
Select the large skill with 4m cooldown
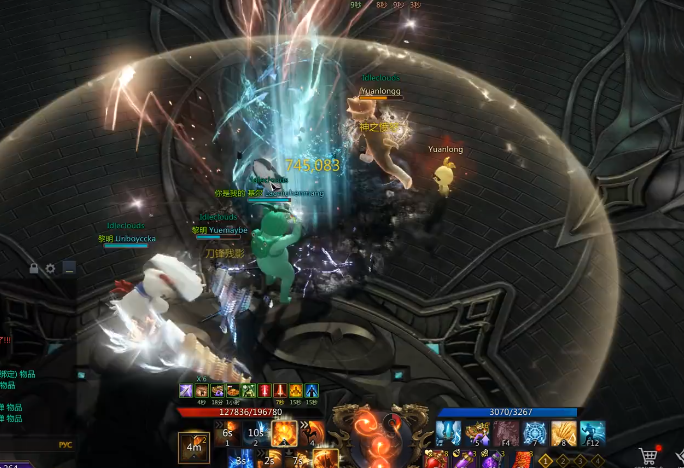[195, 445]
